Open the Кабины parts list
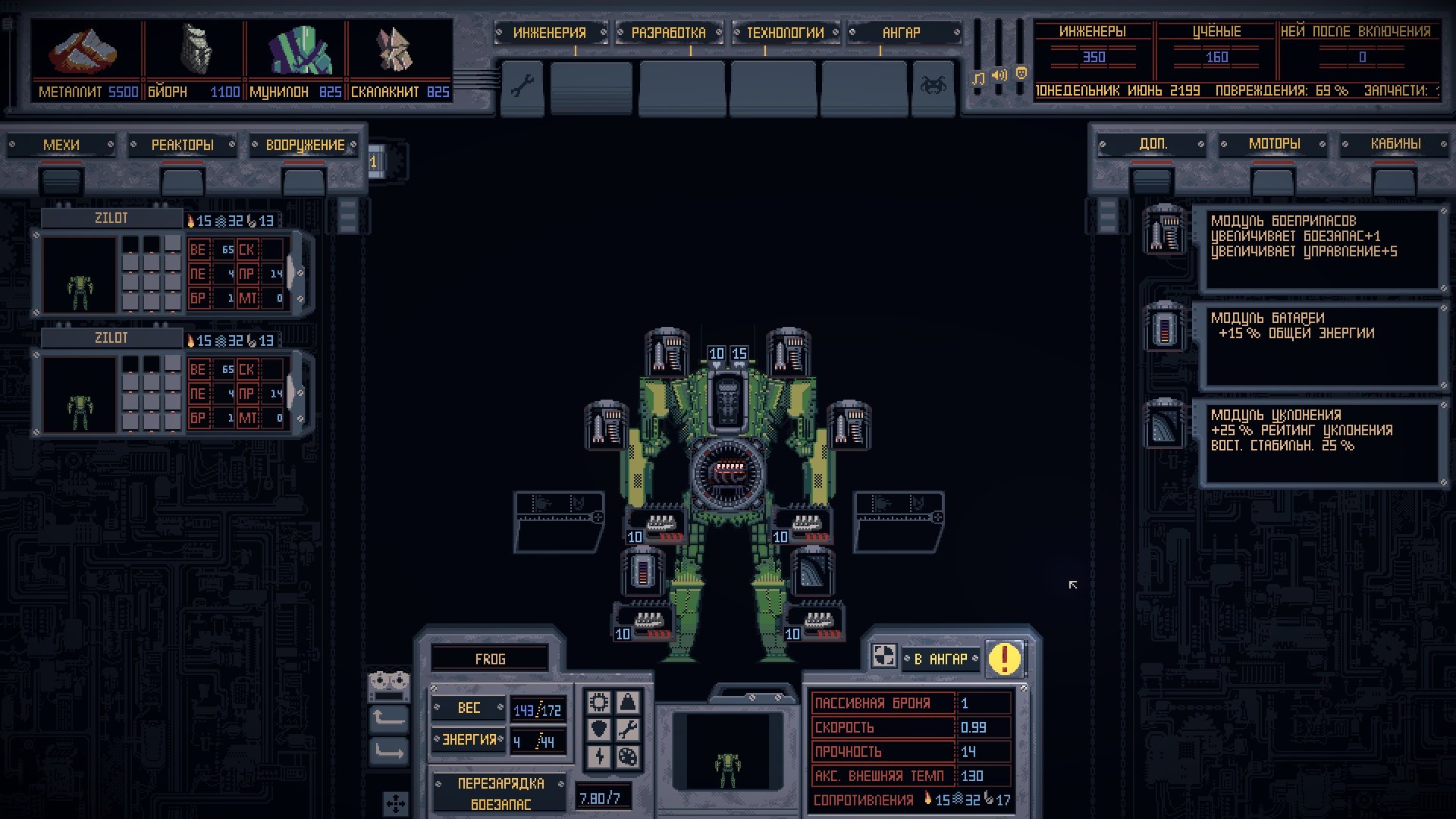Viewport: 1456px width, 819px height. [x=1395, y=144]
